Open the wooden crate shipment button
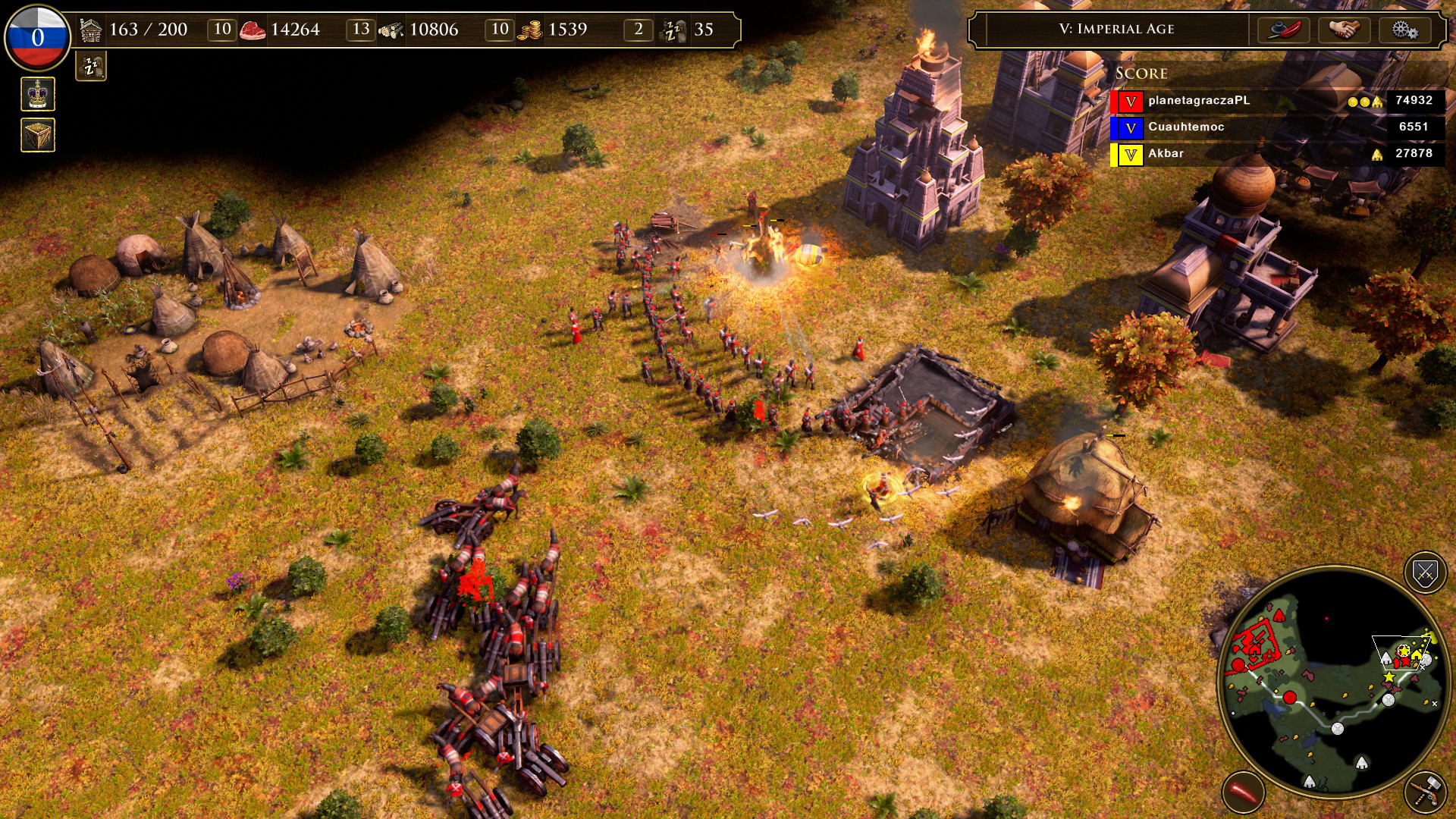This screenshot has height=819, width=1456. [x=38, y=135]
